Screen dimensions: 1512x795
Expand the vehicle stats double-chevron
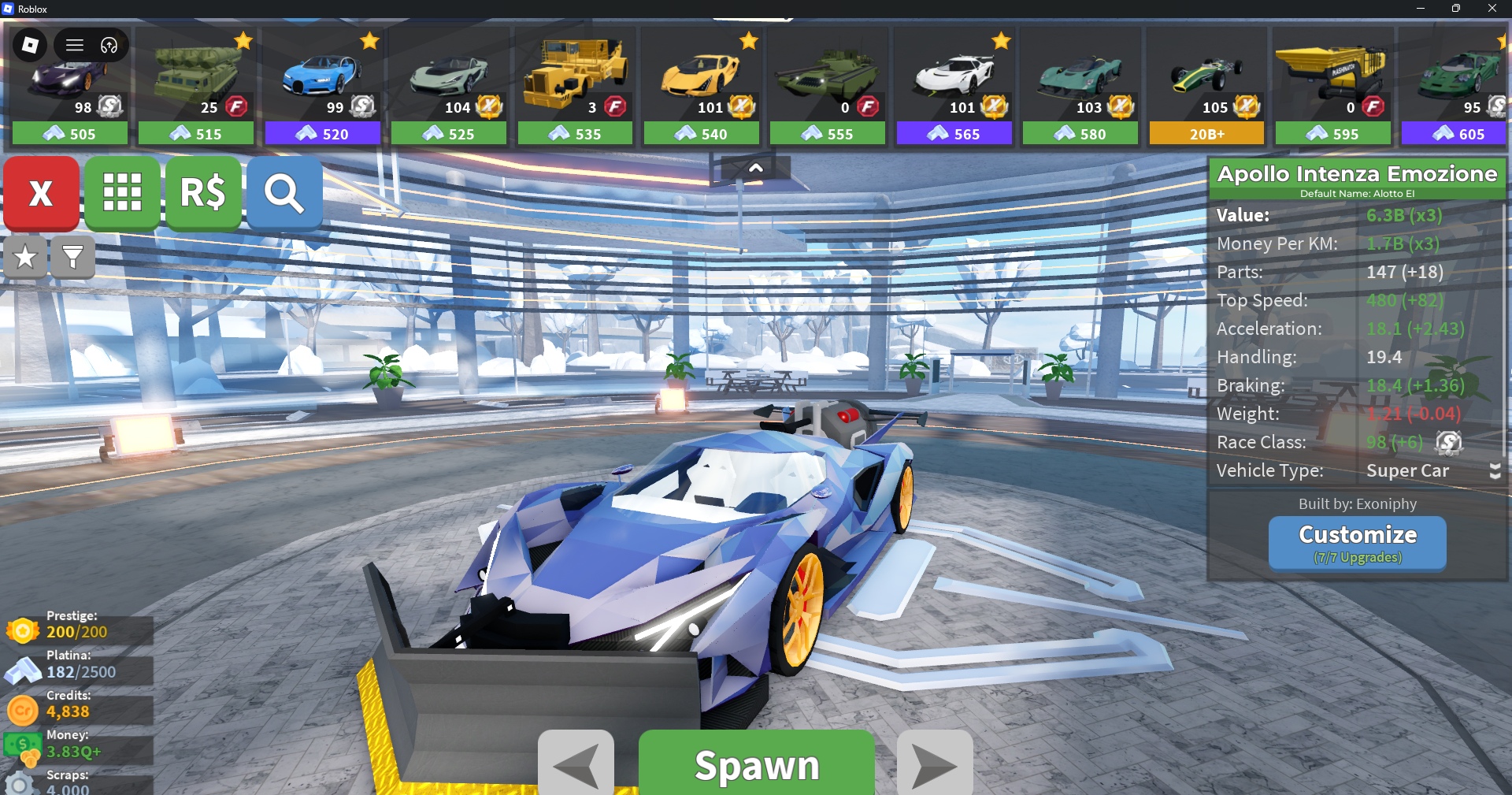pos(1495,471)
